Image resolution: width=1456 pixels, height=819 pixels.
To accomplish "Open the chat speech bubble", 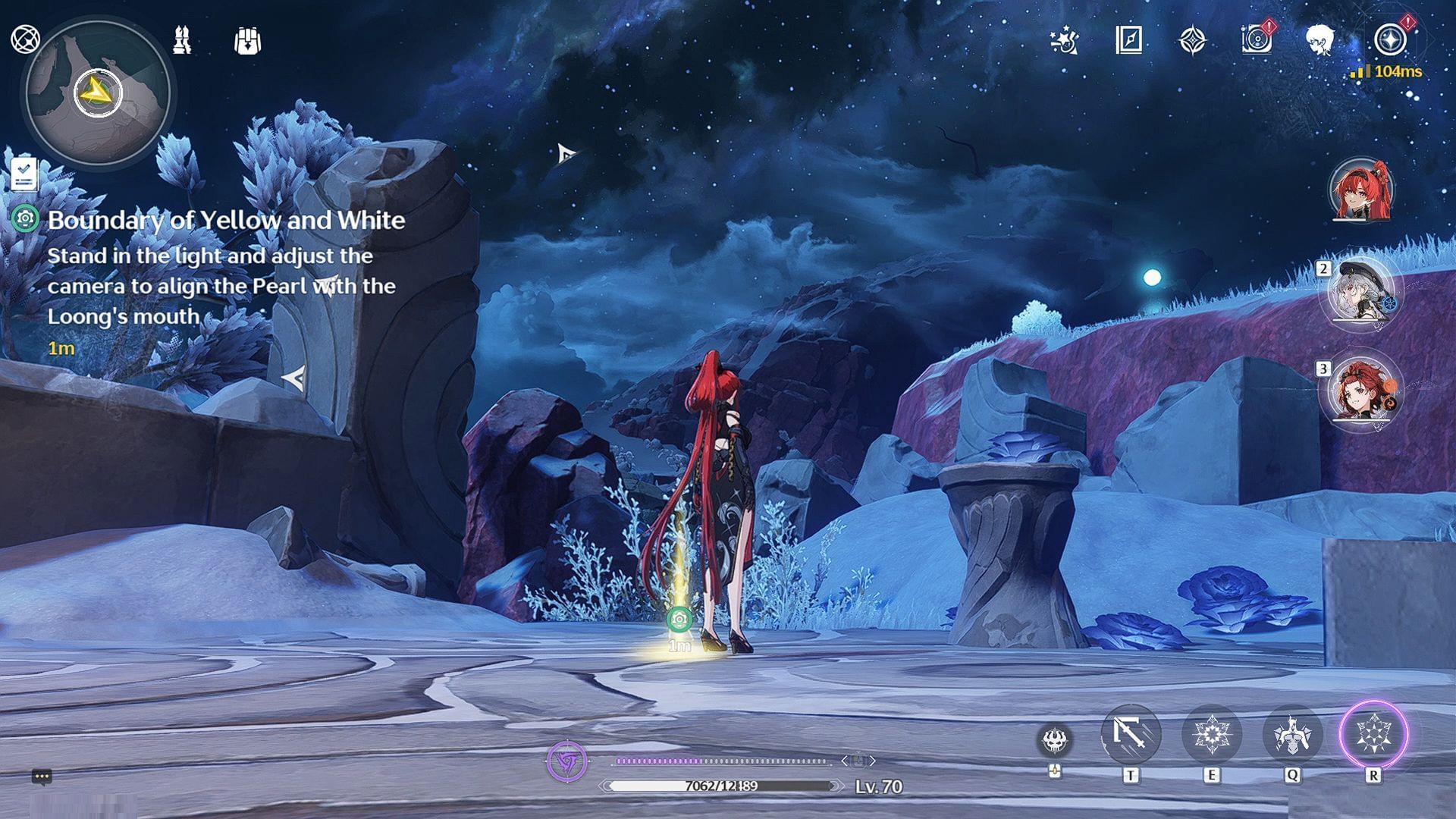I will pos(42,777).
